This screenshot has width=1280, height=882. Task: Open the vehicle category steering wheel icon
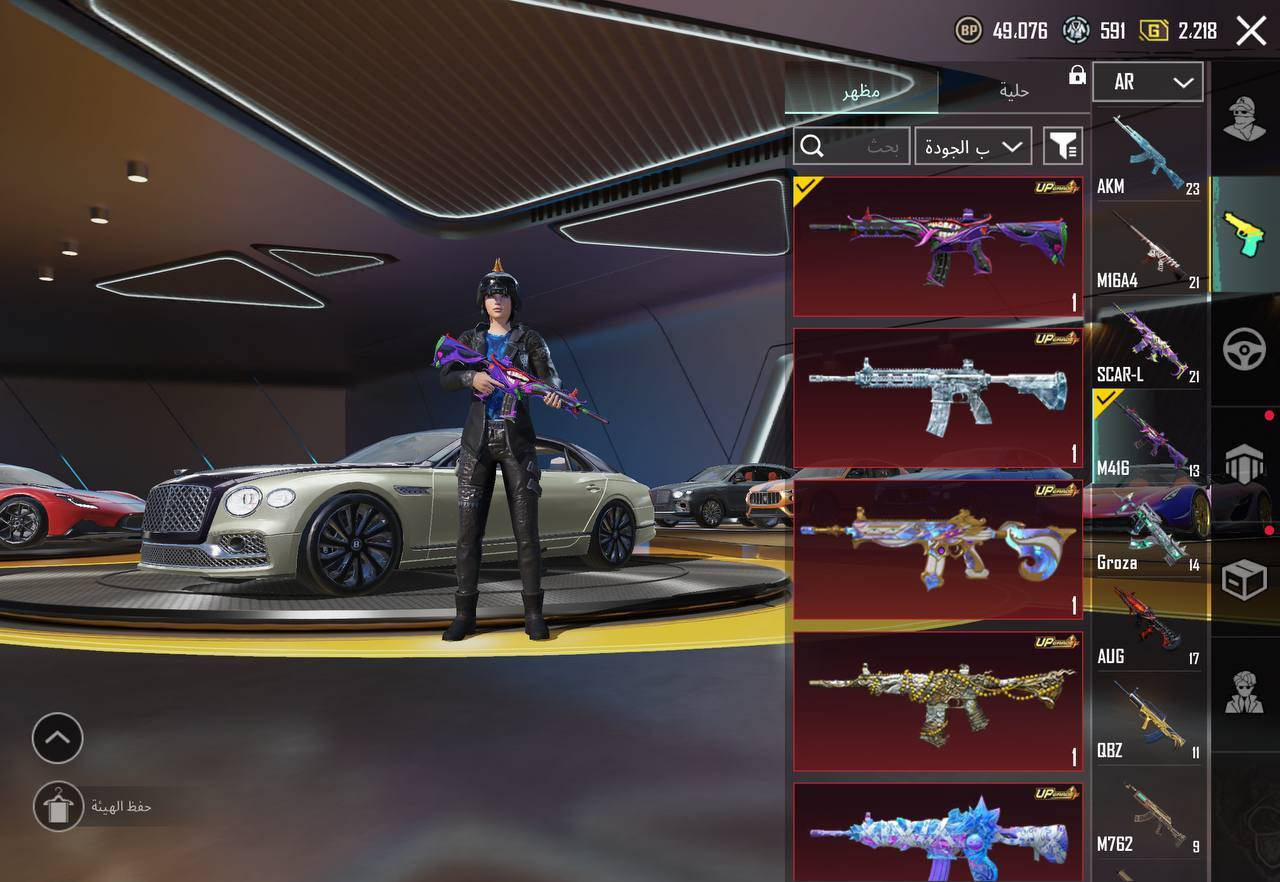coord(1245,350)
